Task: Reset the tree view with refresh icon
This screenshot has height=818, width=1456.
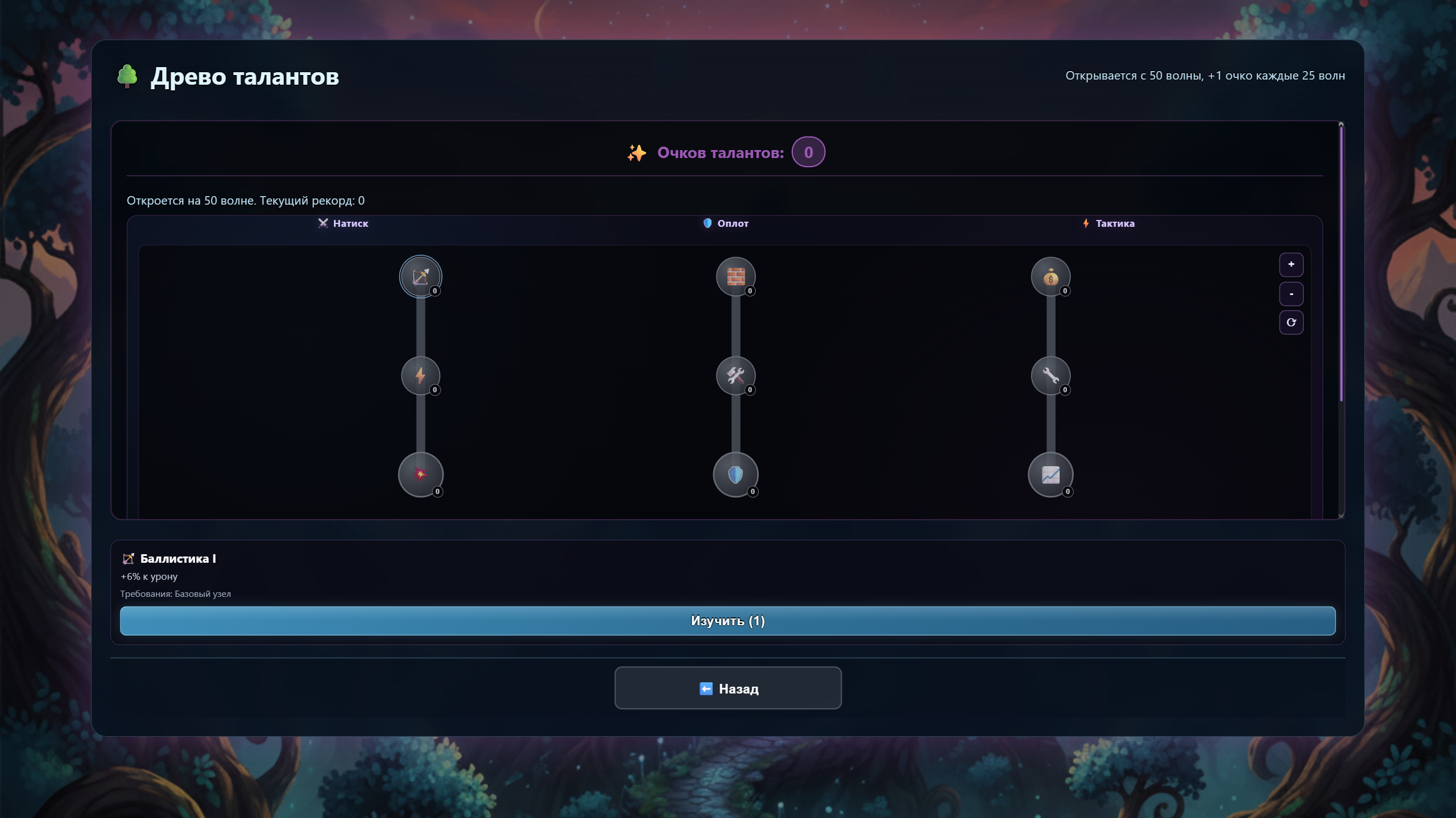Action: pos(1291,322)
